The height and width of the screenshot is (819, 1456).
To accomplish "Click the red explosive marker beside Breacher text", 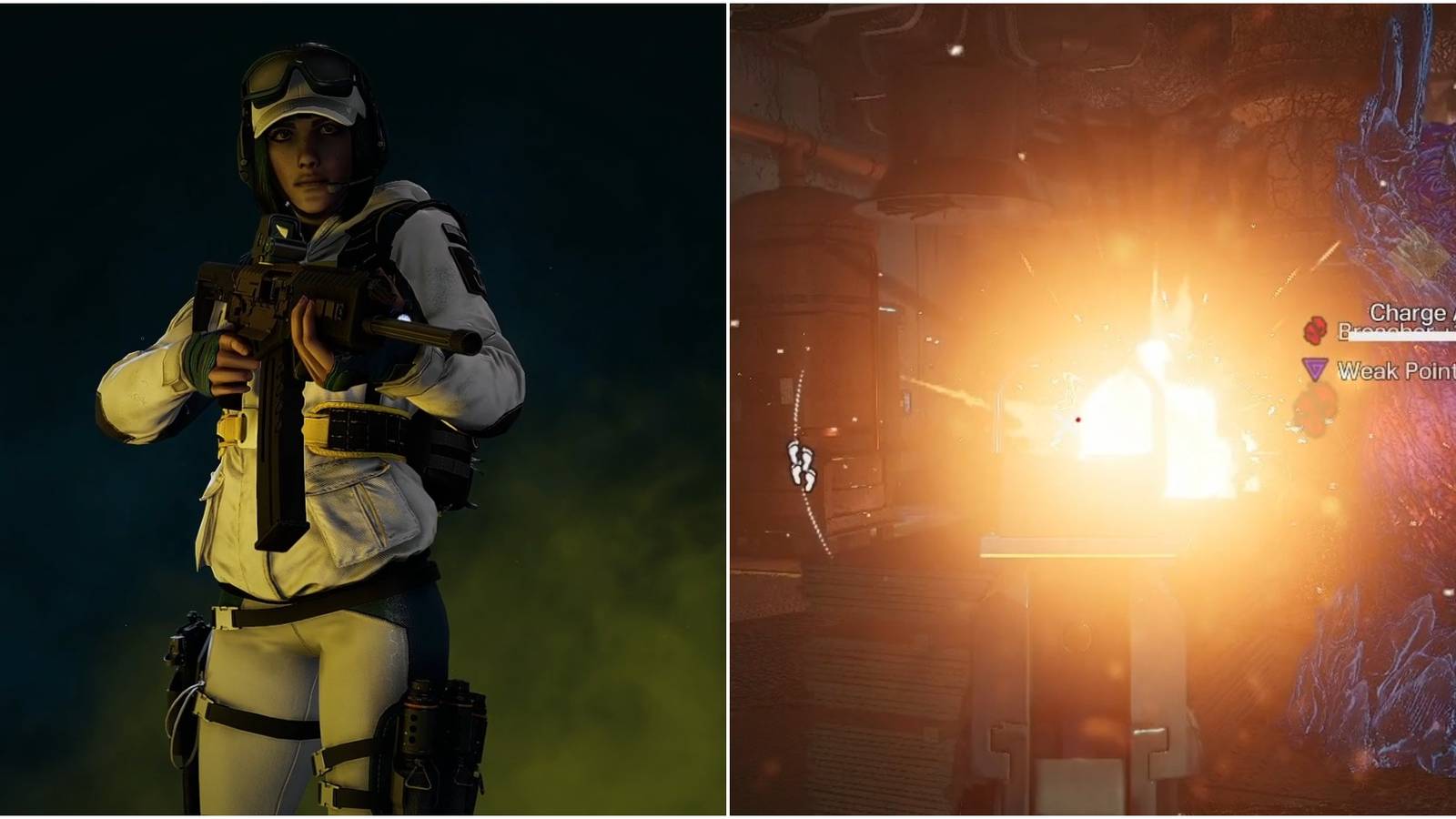I will [1314, 329].
